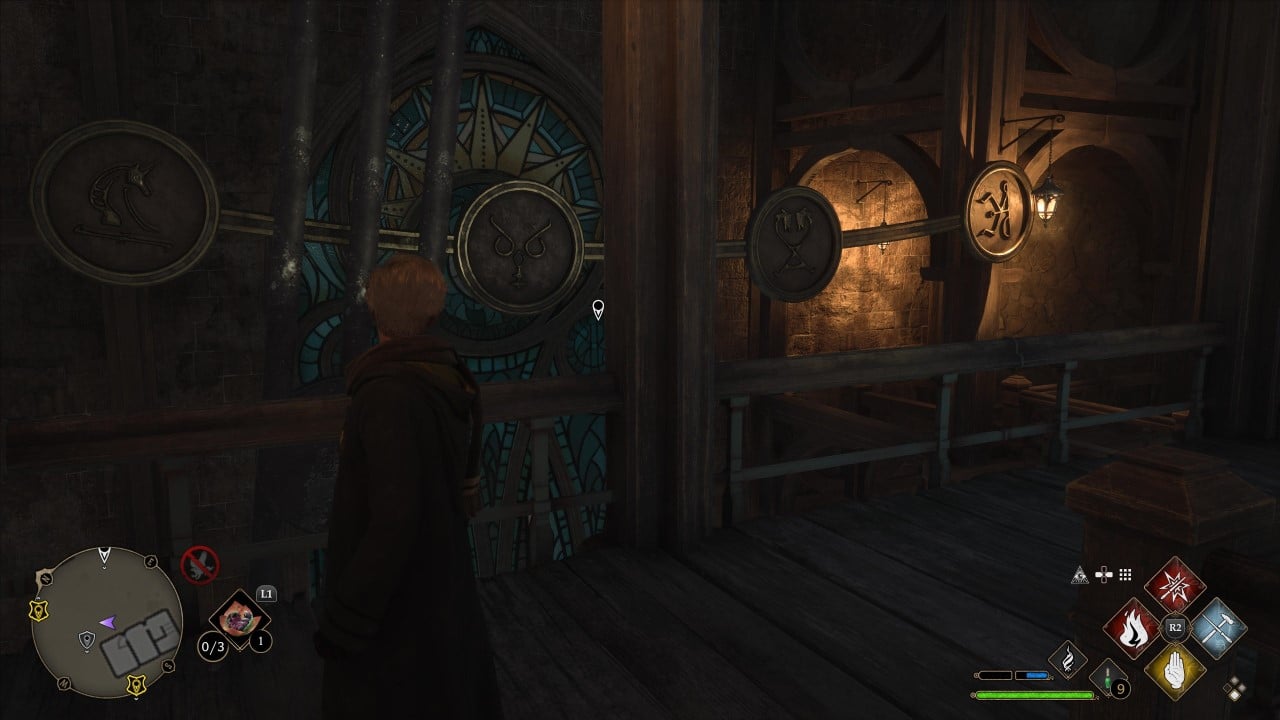Toggle the no-flying restriction indicator
Image resolution: width=1280 pixels, height=720 pixels.
click(200, 565)
